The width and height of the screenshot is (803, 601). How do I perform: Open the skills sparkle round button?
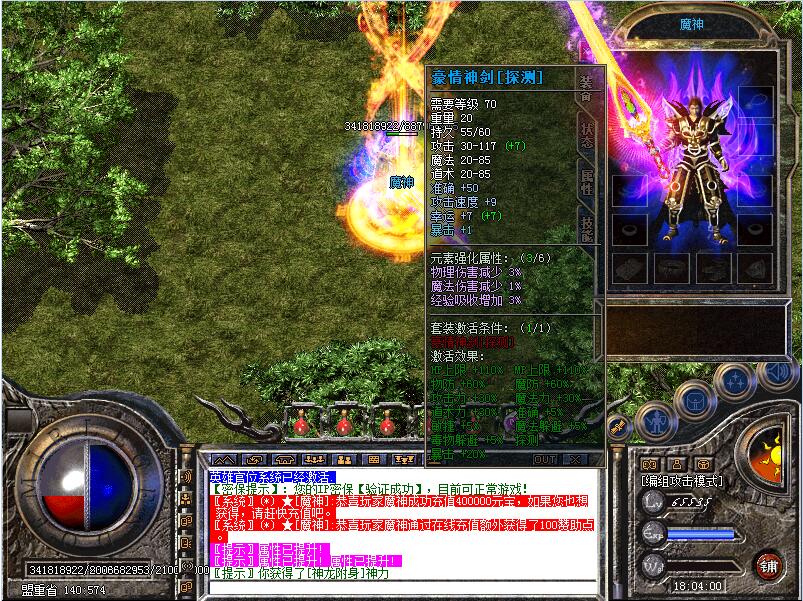735,380
